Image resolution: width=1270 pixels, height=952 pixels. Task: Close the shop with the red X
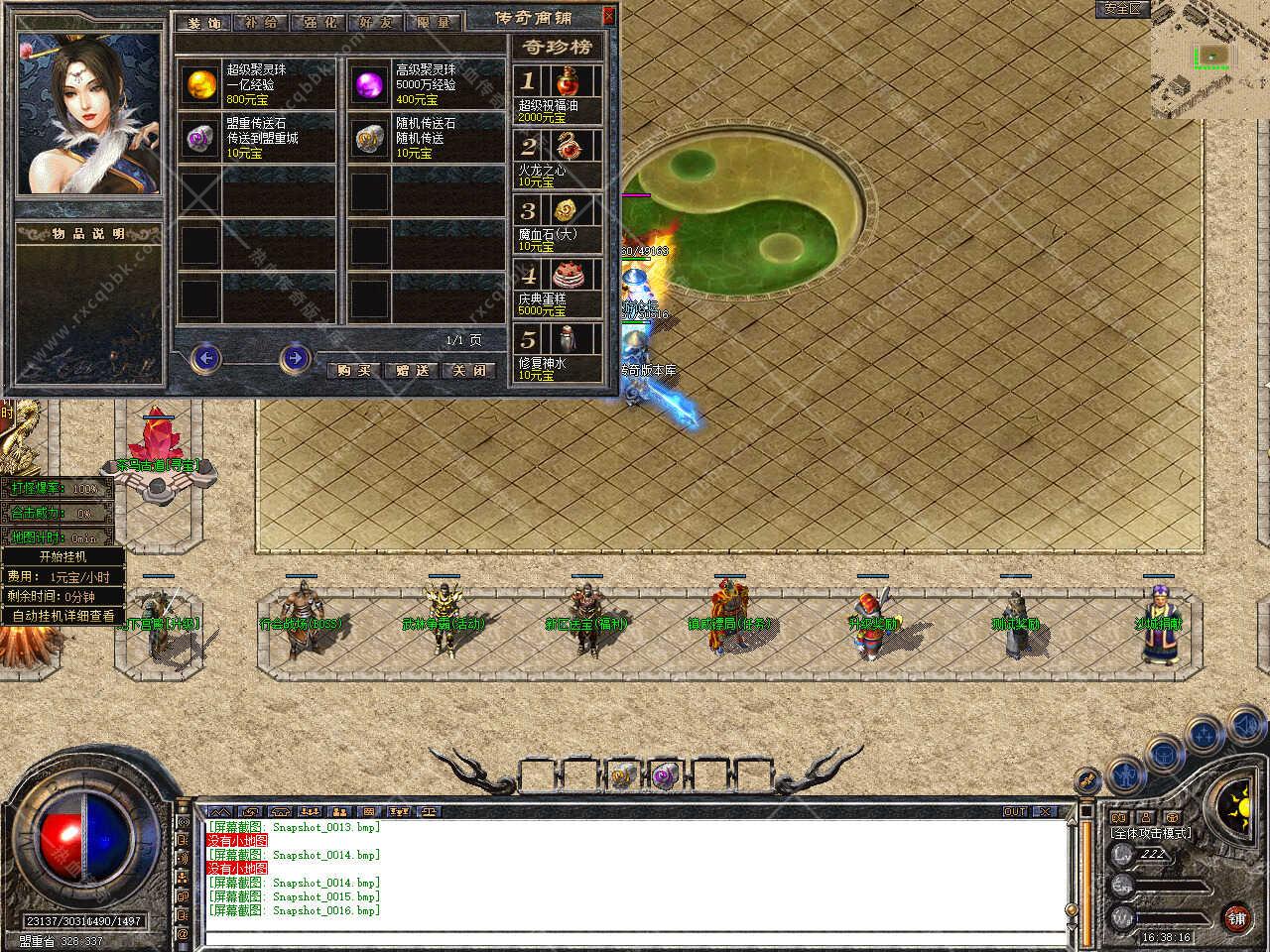[x=608, y=16]
